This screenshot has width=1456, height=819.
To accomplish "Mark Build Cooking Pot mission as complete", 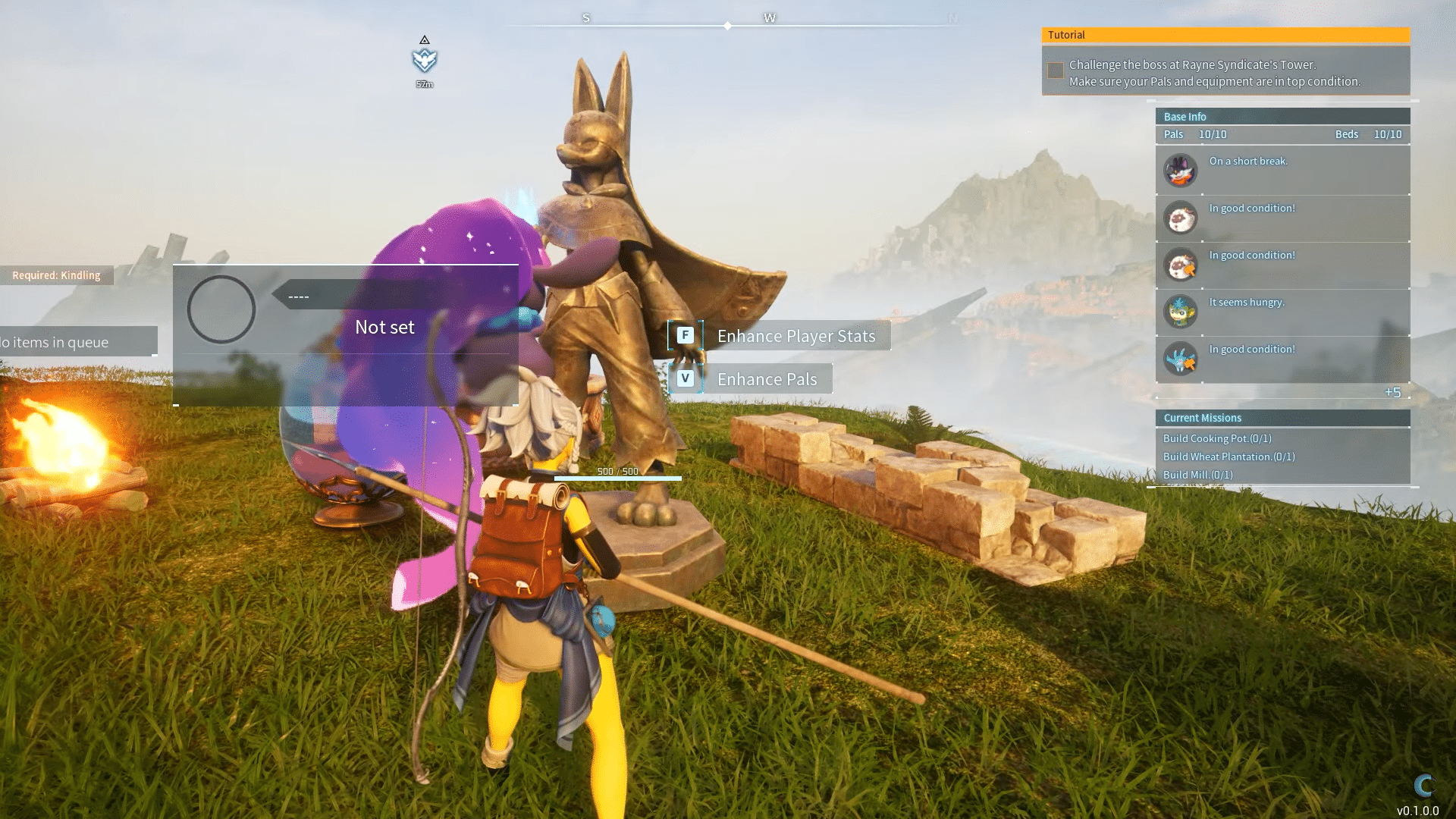I will click(1216, 438).
